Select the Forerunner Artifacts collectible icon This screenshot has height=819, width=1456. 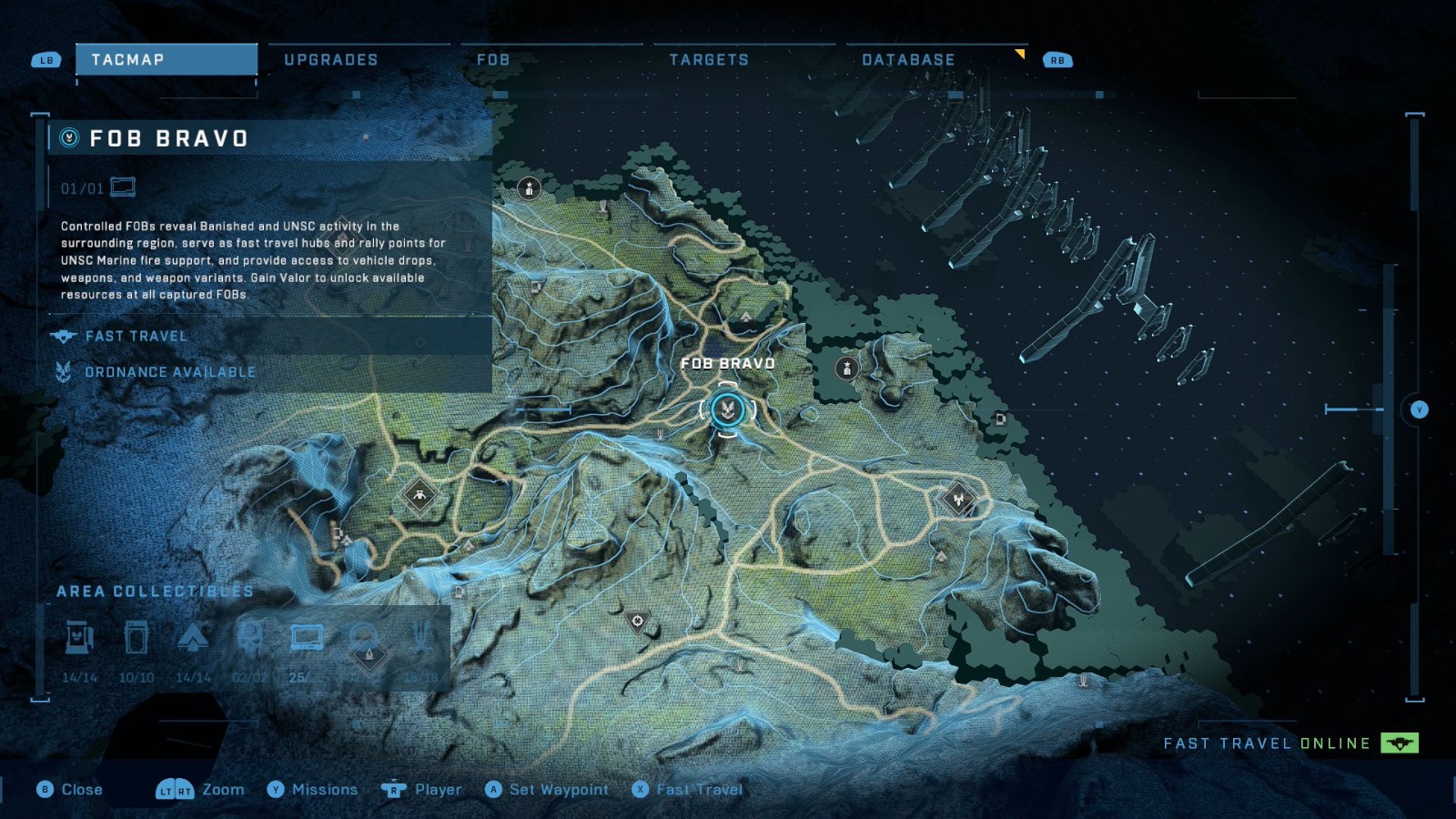tap(422, 638)
